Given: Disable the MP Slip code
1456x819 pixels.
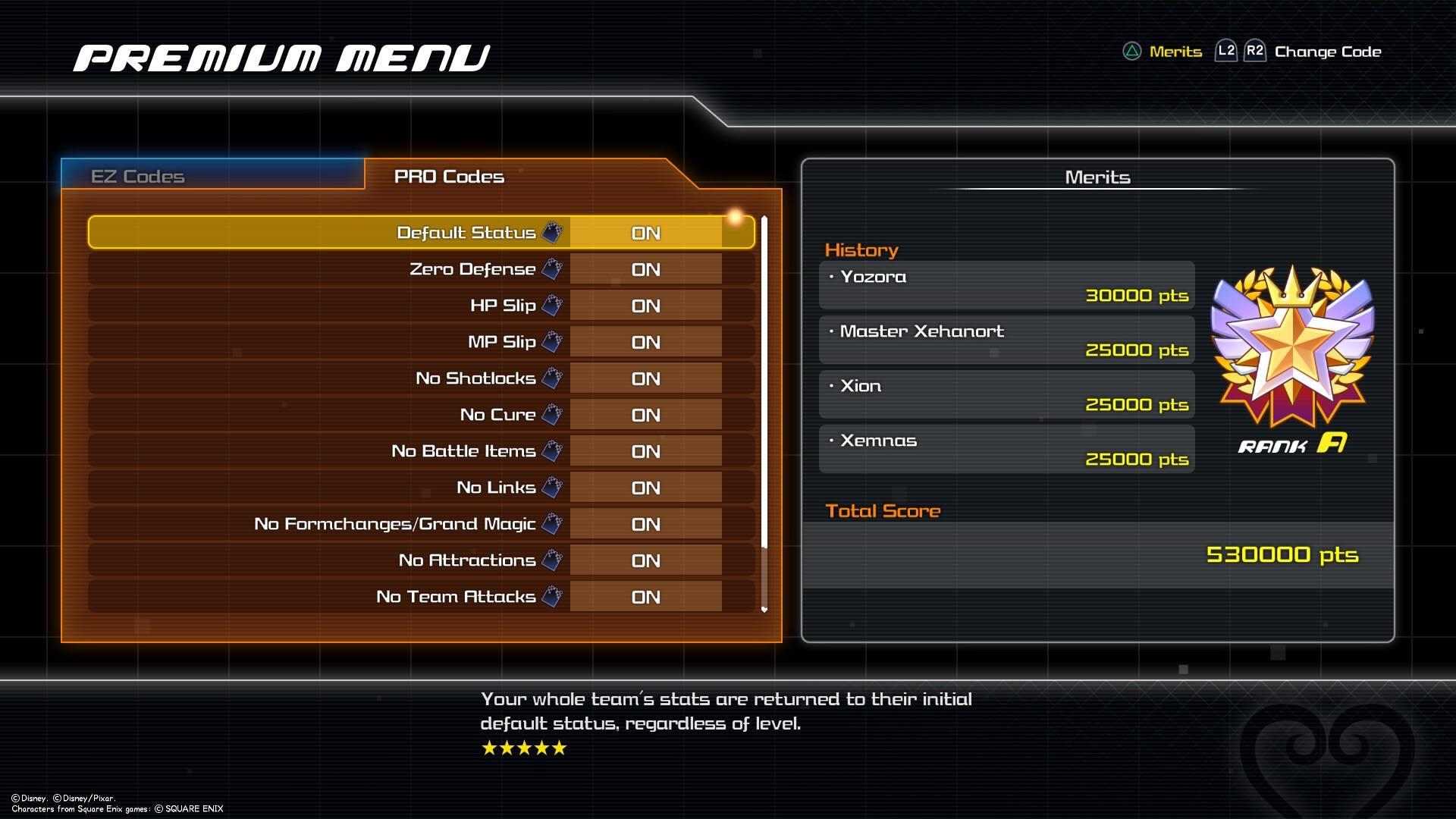Looking at the screenshot, I should coord(645,340).
